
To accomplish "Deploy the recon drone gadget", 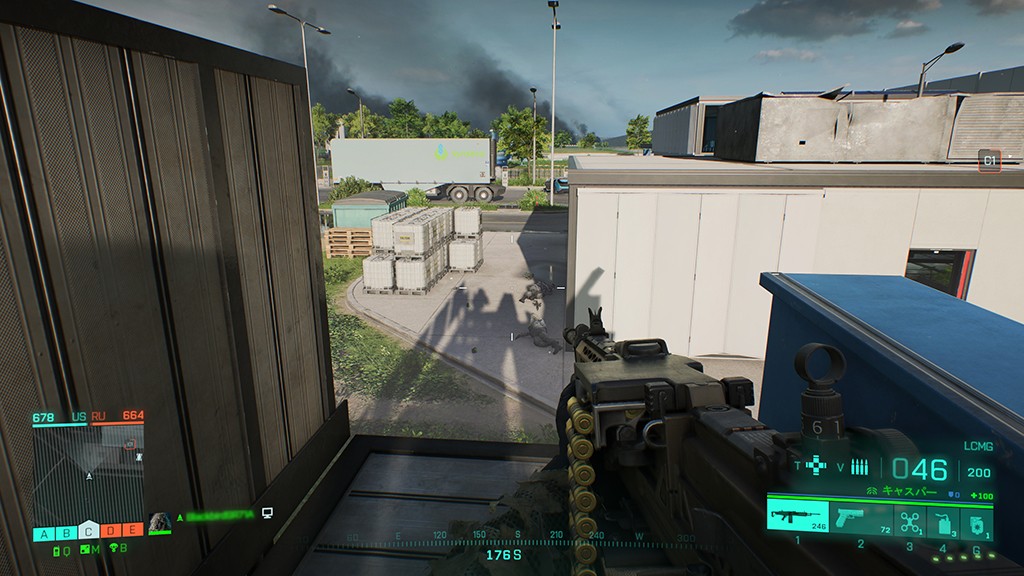I will pyautogui.click(x=909, y=520).
